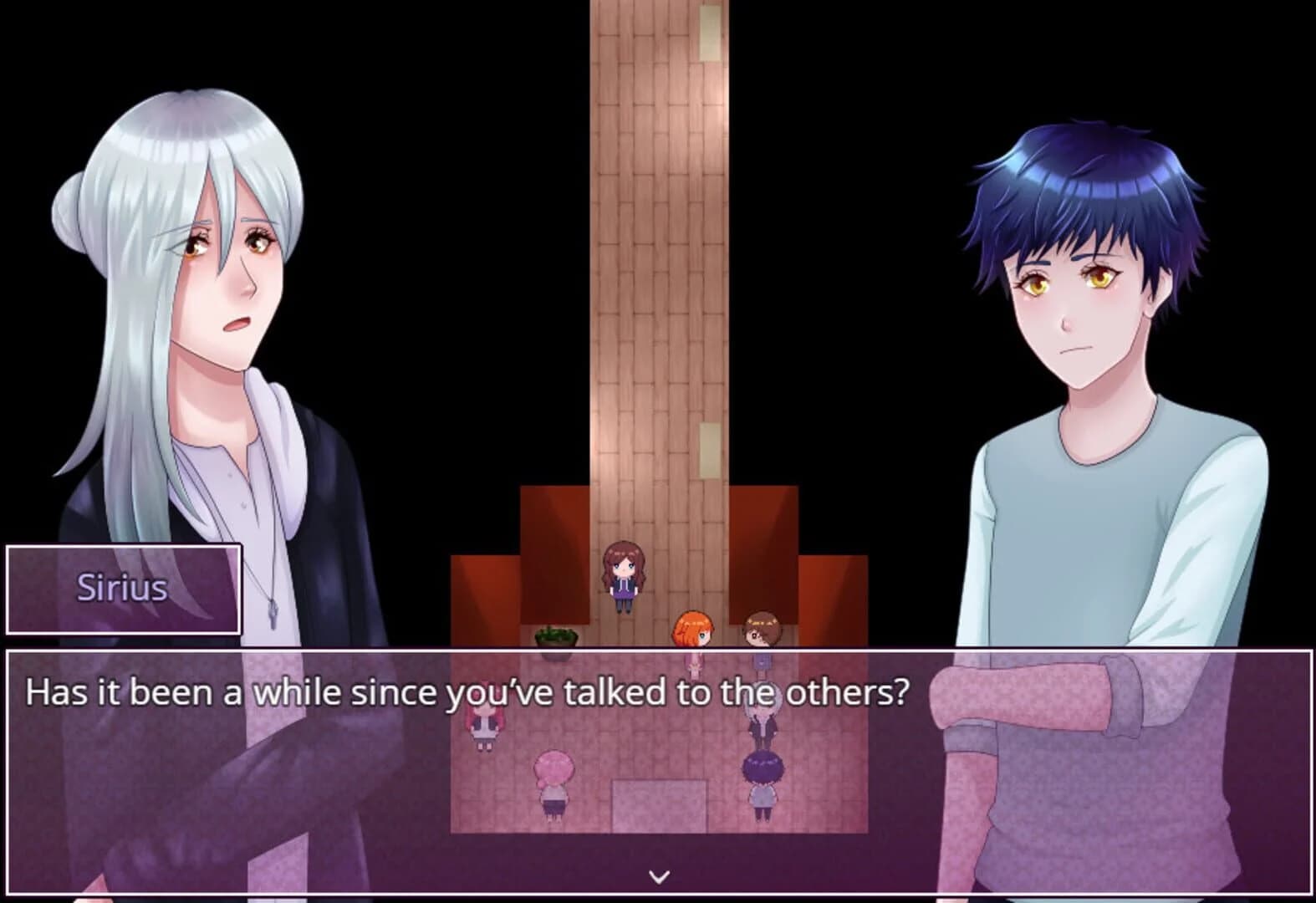Screen dimensions: 1316x903
Task: Click the pink-haired sprite near the rug
Action: [x=553, y=778]
